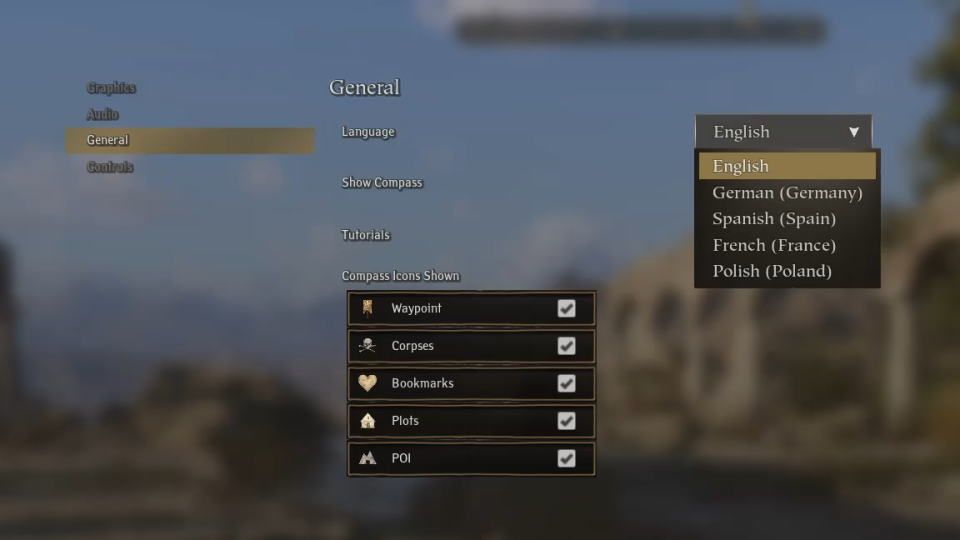Screen dimensions: 960x540
Task: Toggle the Waypoint compass icon checkbox
Action: click(x=566, y=308)
